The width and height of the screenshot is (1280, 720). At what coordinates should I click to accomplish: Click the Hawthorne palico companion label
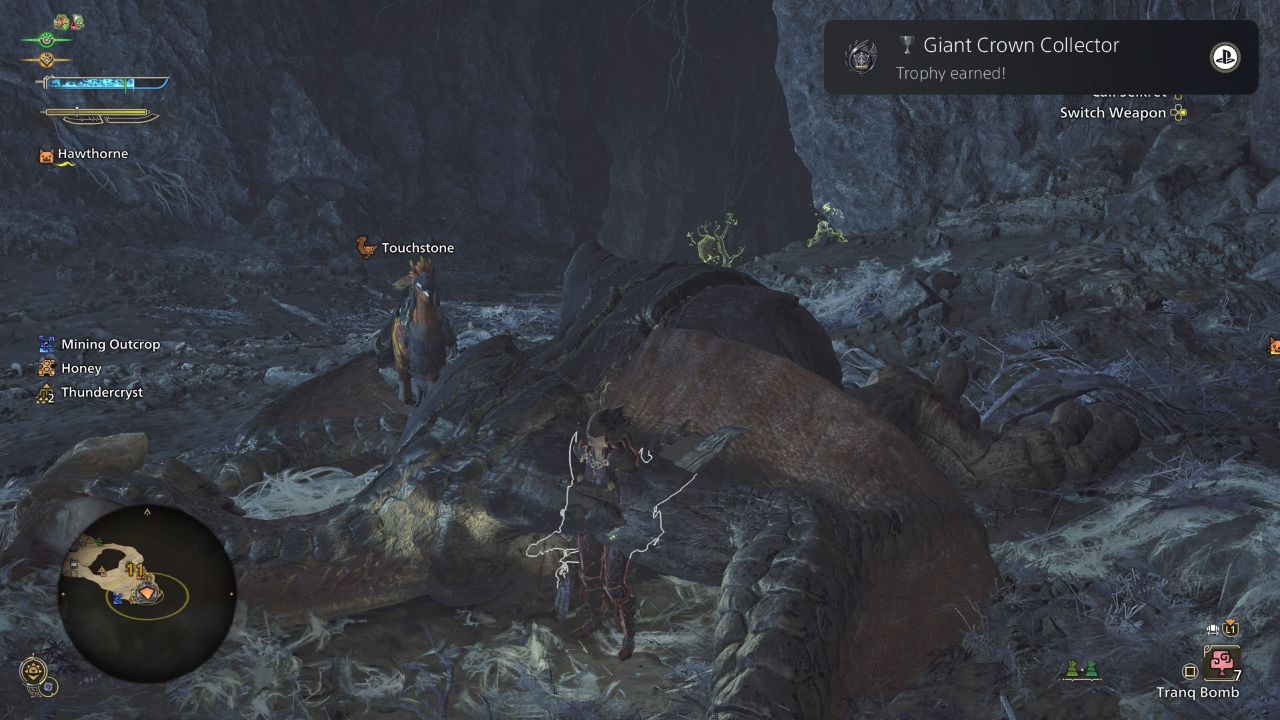pos(92,154)
